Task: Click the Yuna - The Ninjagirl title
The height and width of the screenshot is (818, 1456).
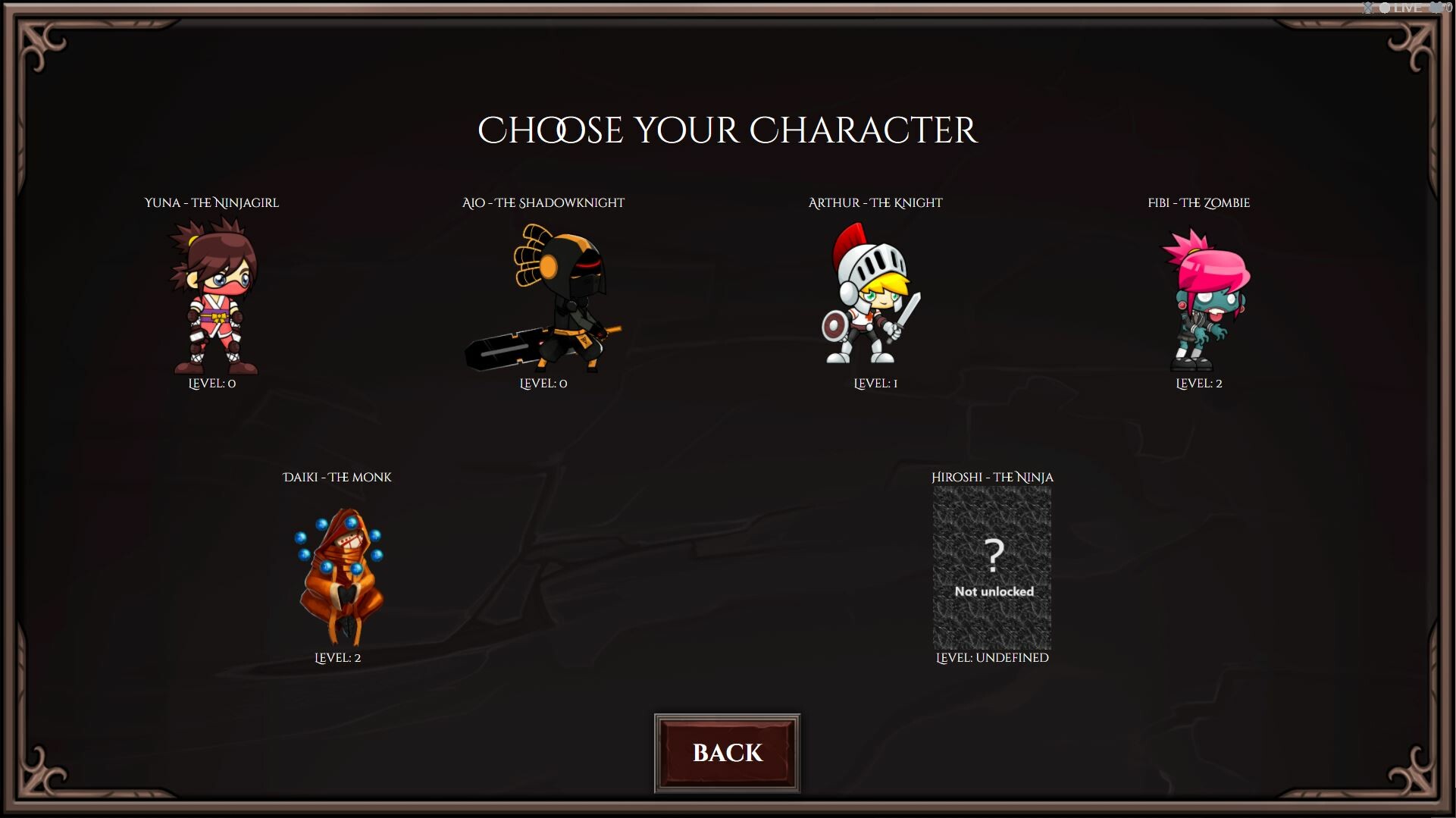Action: click(x=211, y=202)
